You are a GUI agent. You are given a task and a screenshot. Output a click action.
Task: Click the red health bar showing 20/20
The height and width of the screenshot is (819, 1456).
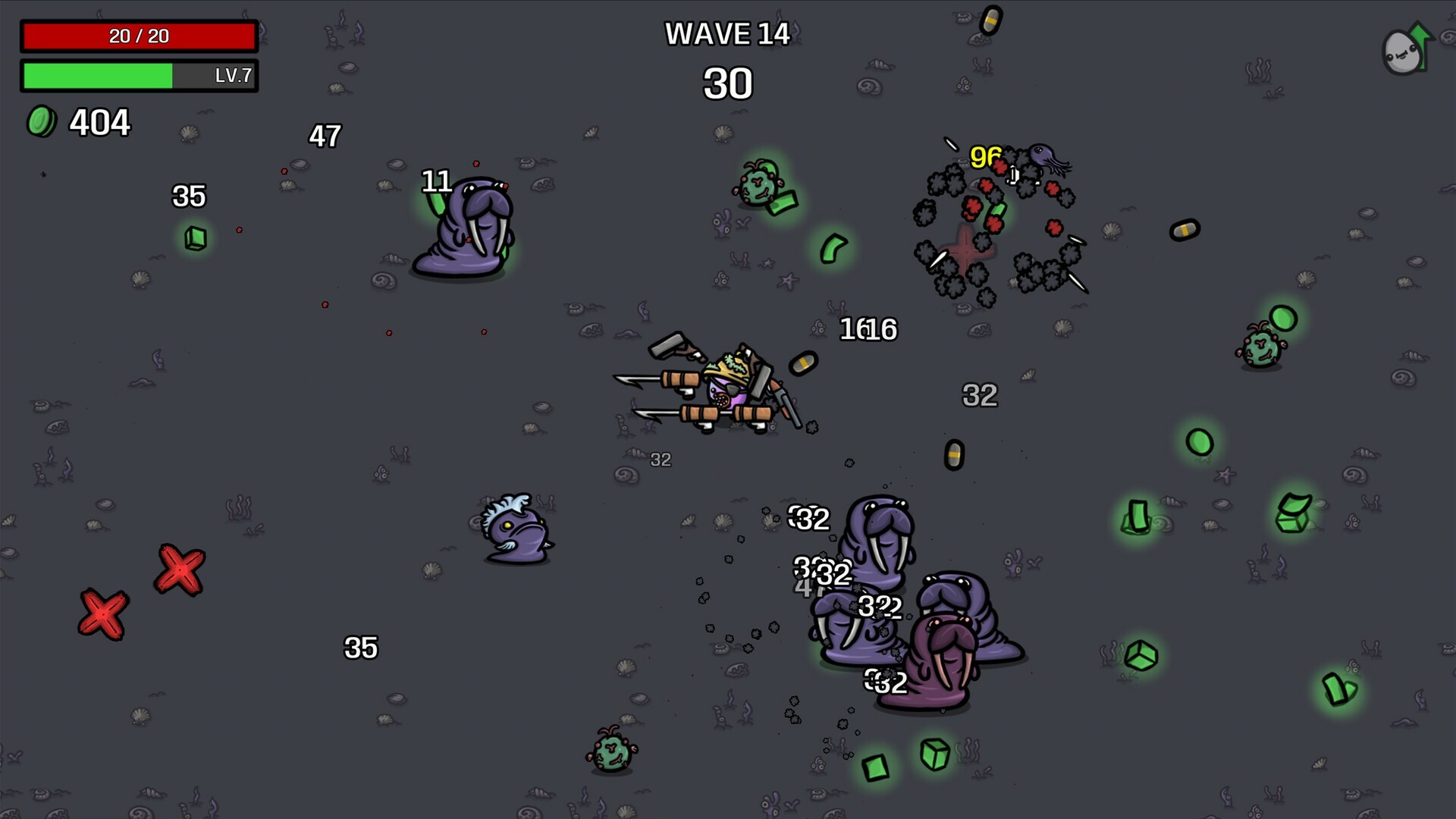click(139, 35)
